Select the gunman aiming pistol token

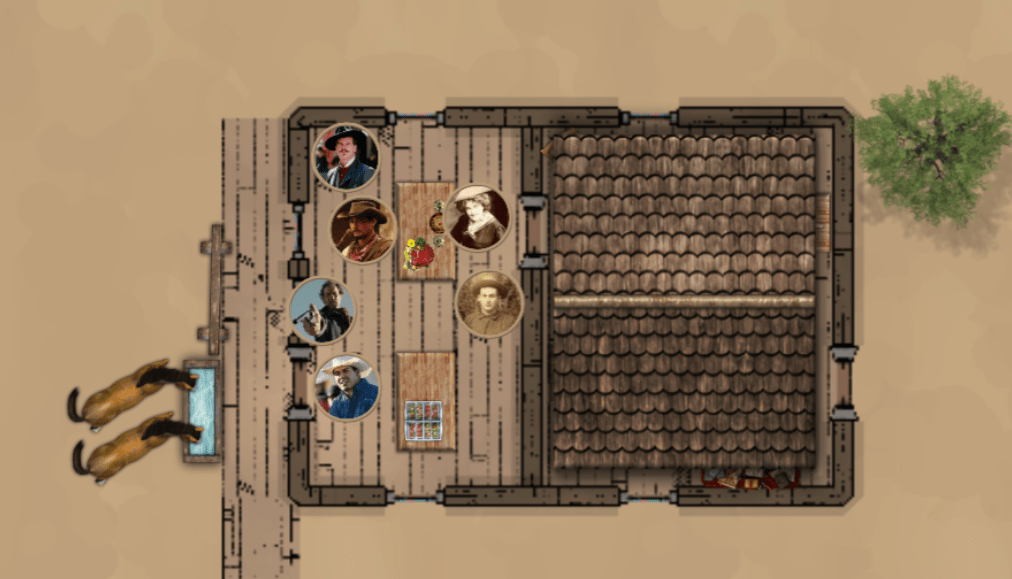tap(322, 310)
